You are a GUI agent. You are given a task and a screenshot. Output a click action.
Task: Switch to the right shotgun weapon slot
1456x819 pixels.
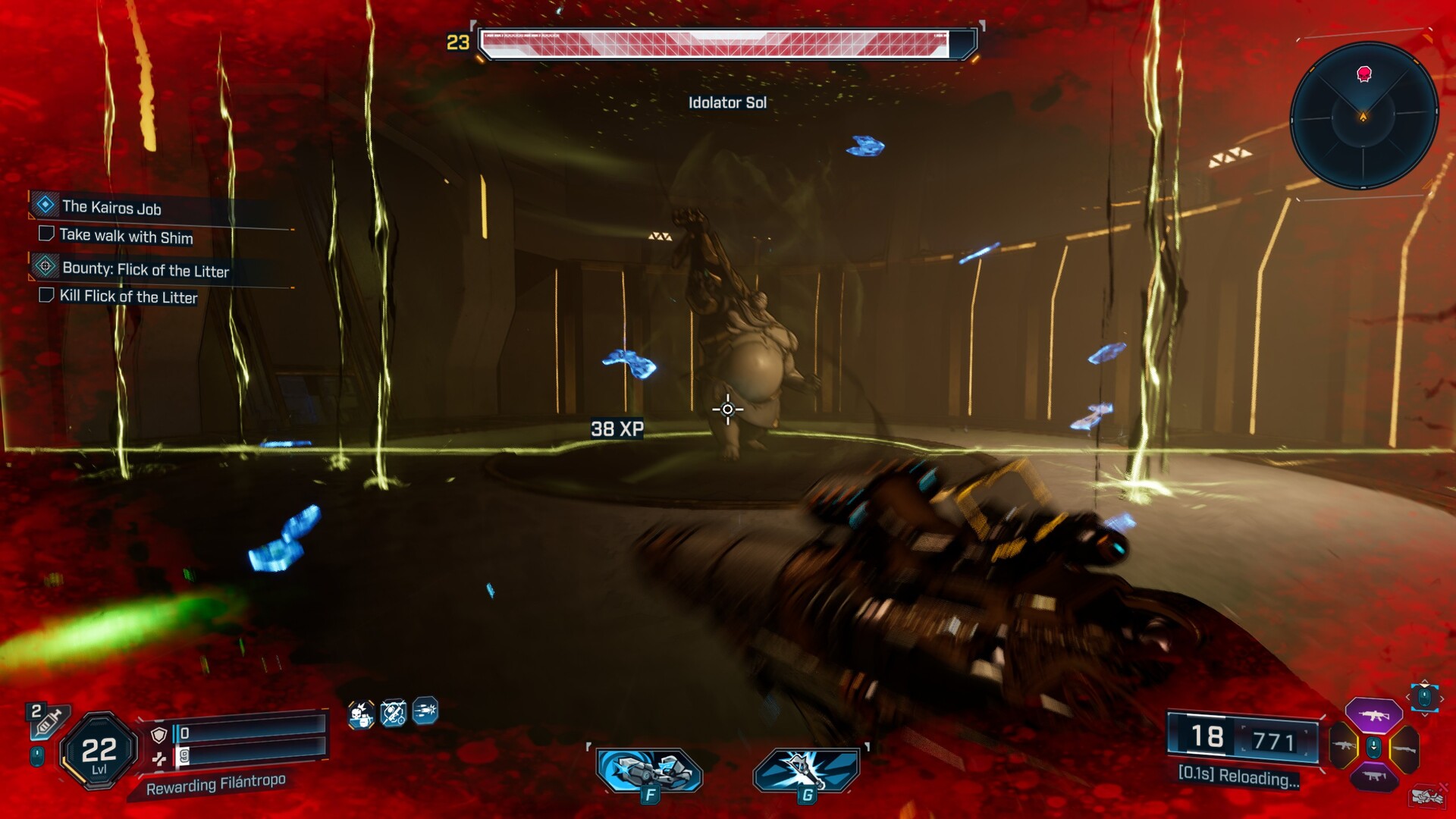(x=1404, y=748)
